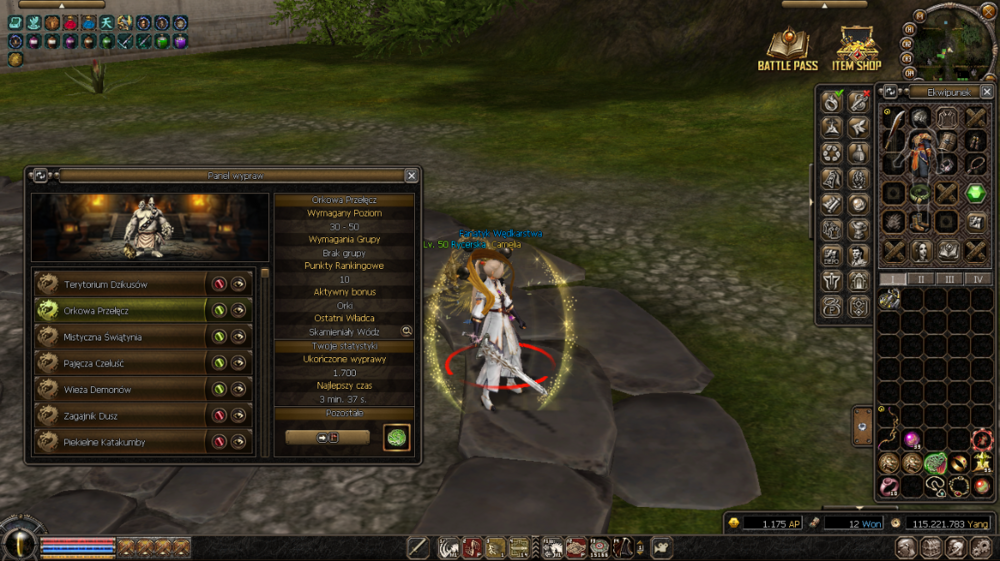
Task: Open the Item Shop
Action: (x=857, y=50)
